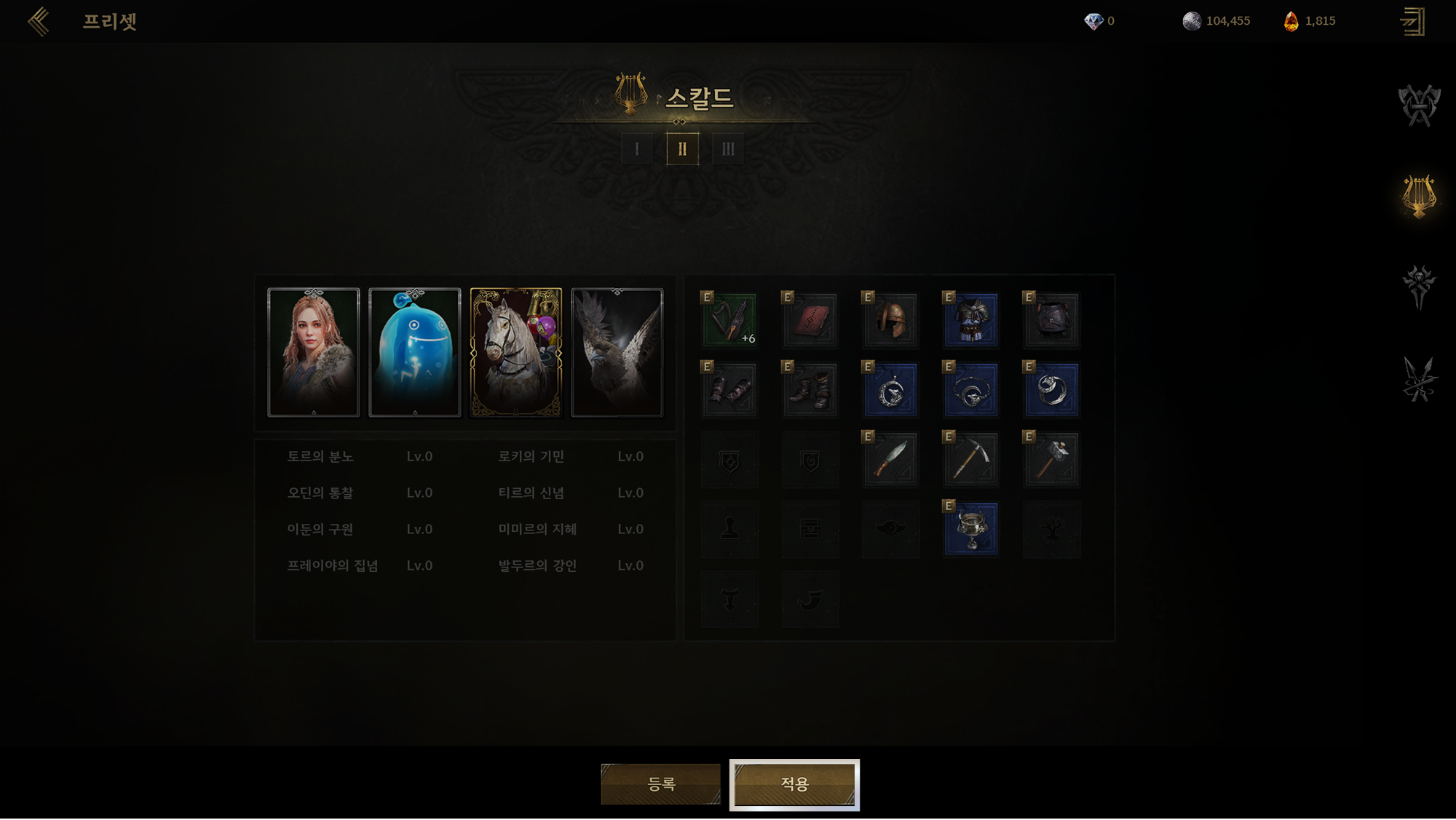The height and width of the screenshot is (820, 1456).
Task: Select the red spellbook slot
Action: 810,320
